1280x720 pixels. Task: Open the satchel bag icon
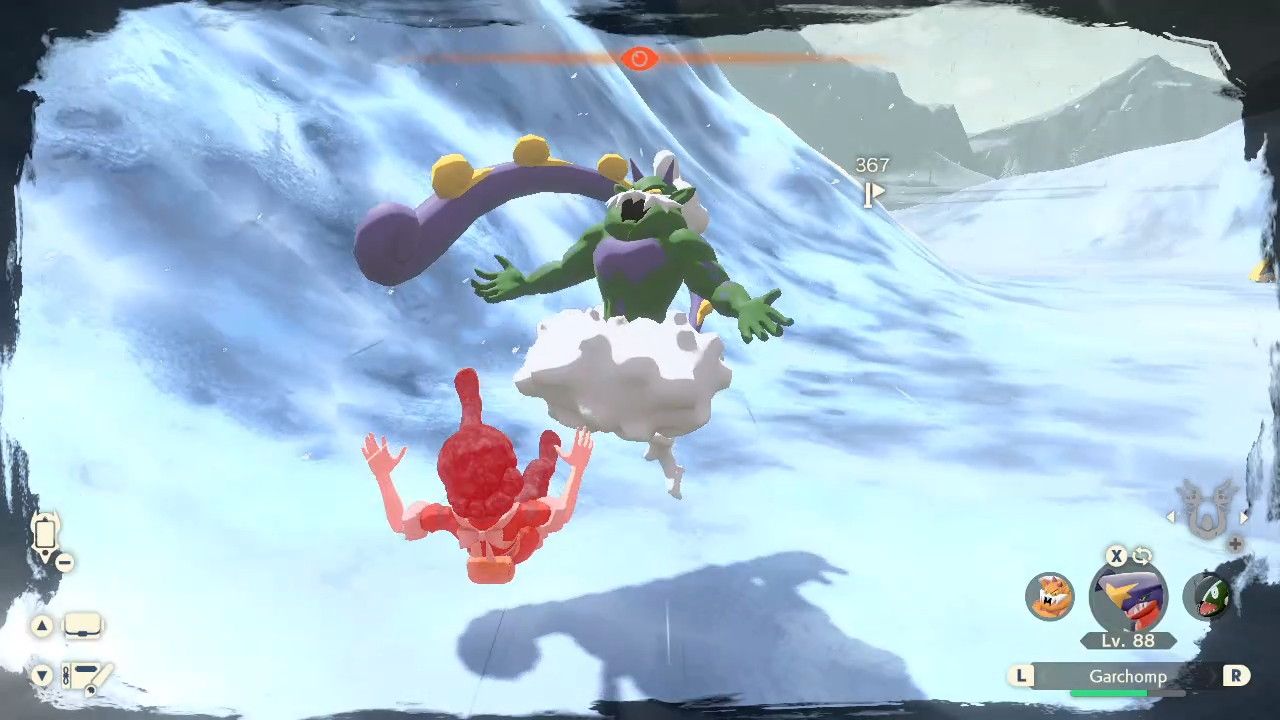(82, 625)
